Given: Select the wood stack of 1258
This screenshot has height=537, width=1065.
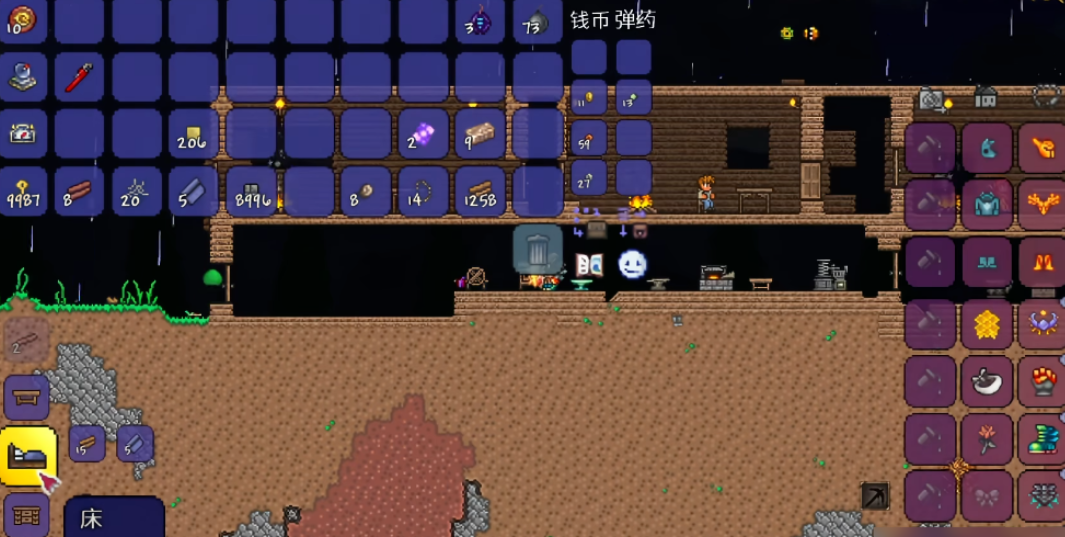Looking at the screenshot, I should coord(480,191).
